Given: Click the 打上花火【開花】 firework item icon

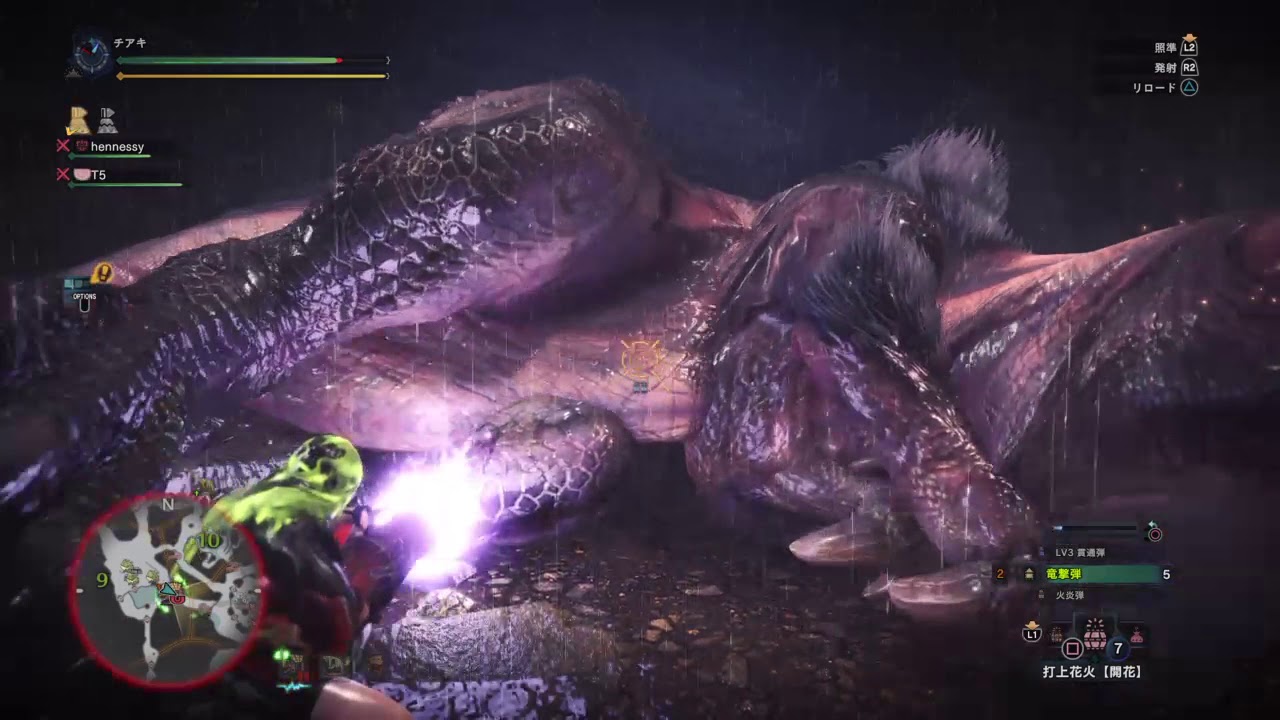Looking at the screenshot, I should point(1094,634).
